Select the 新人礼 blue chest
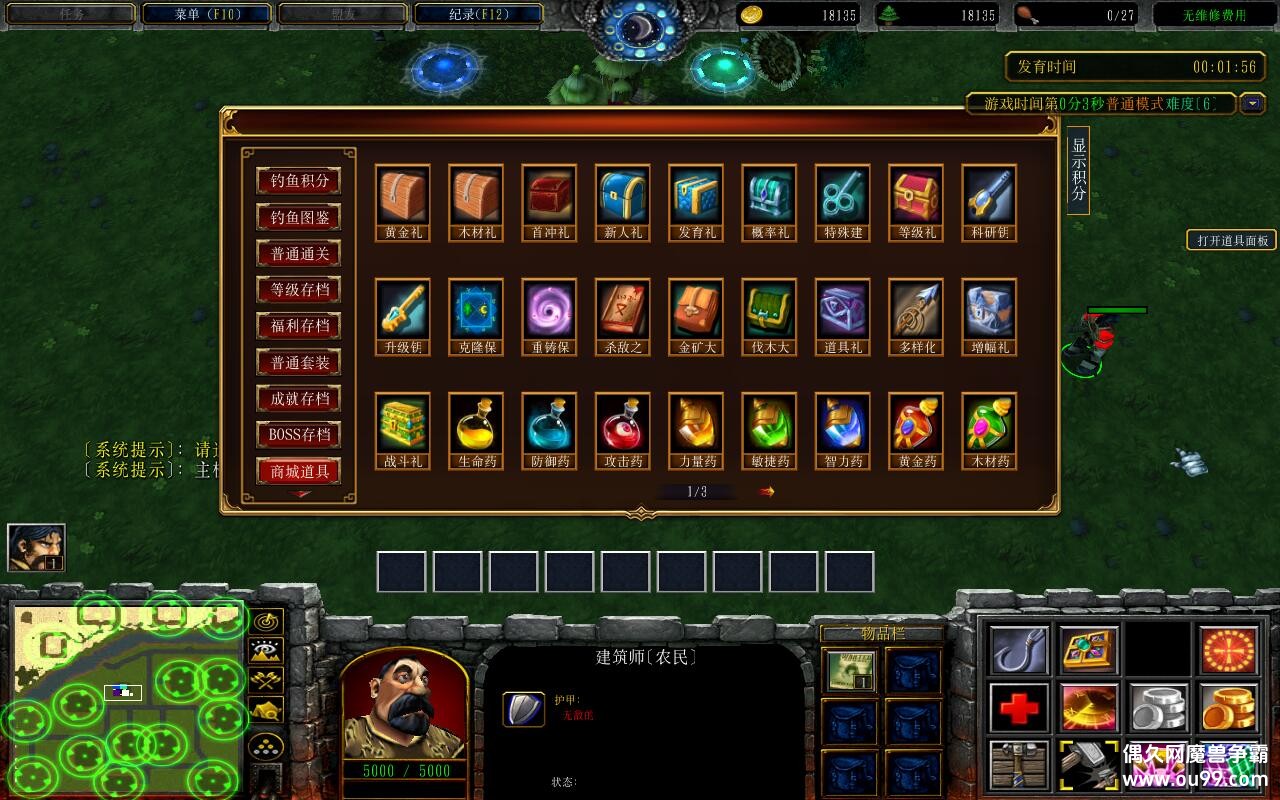The width and height of the screenshot is (1280, 800). click(x=623, y=196)
